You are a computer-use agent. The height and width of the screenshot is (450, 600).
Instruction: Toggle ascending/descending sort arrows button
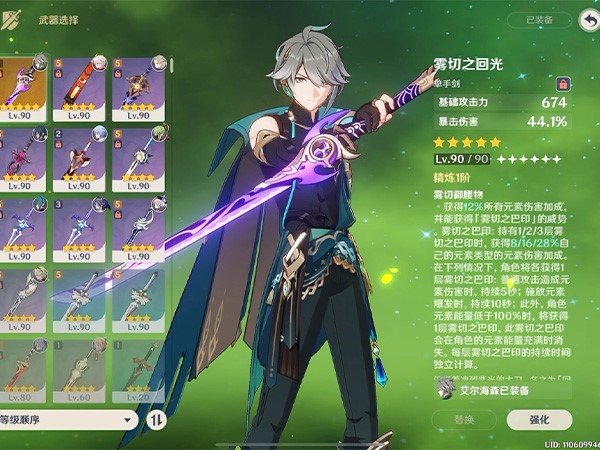[x=155, y=420]
